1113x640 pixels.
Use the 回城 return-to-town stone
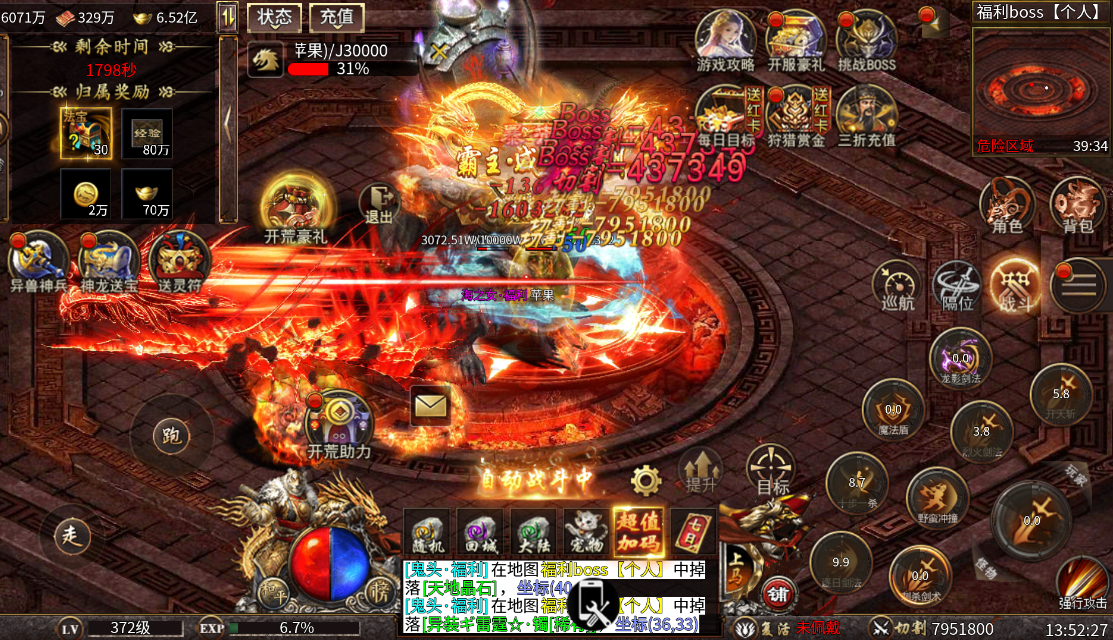coord(480,531)
